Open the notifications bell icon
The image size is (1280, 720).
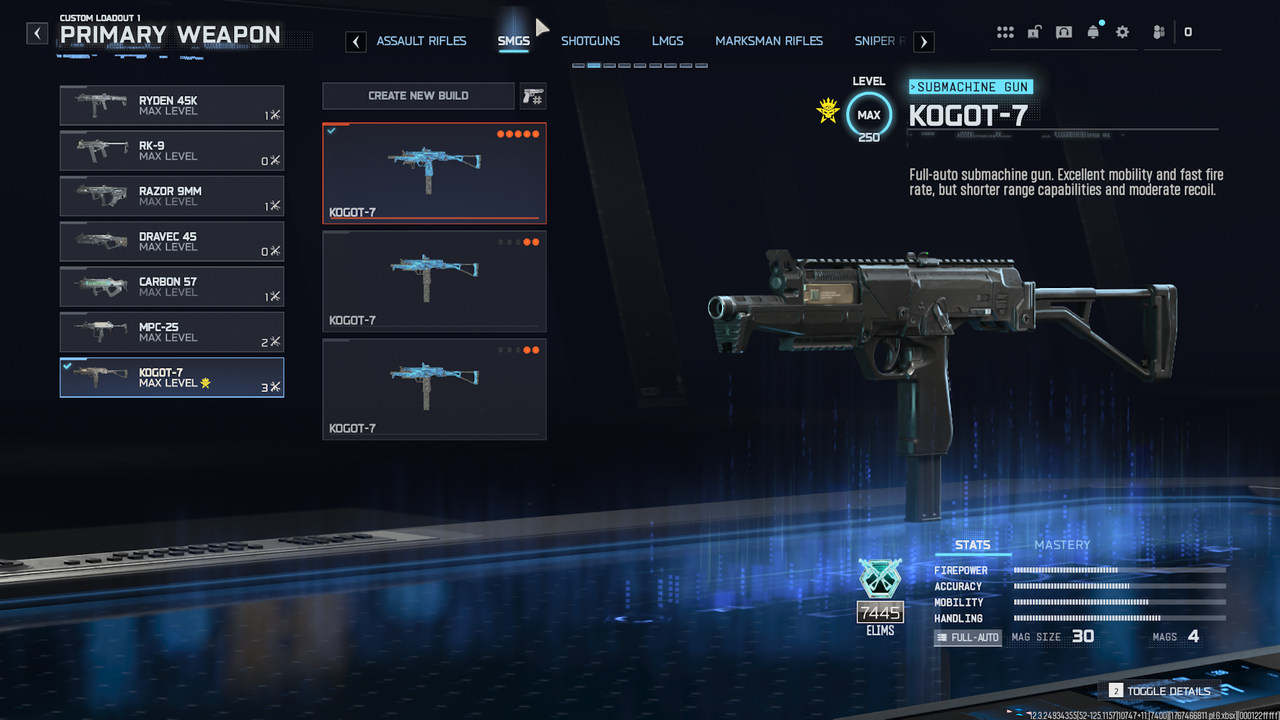pyautogui.click(x=1093, y=32)
